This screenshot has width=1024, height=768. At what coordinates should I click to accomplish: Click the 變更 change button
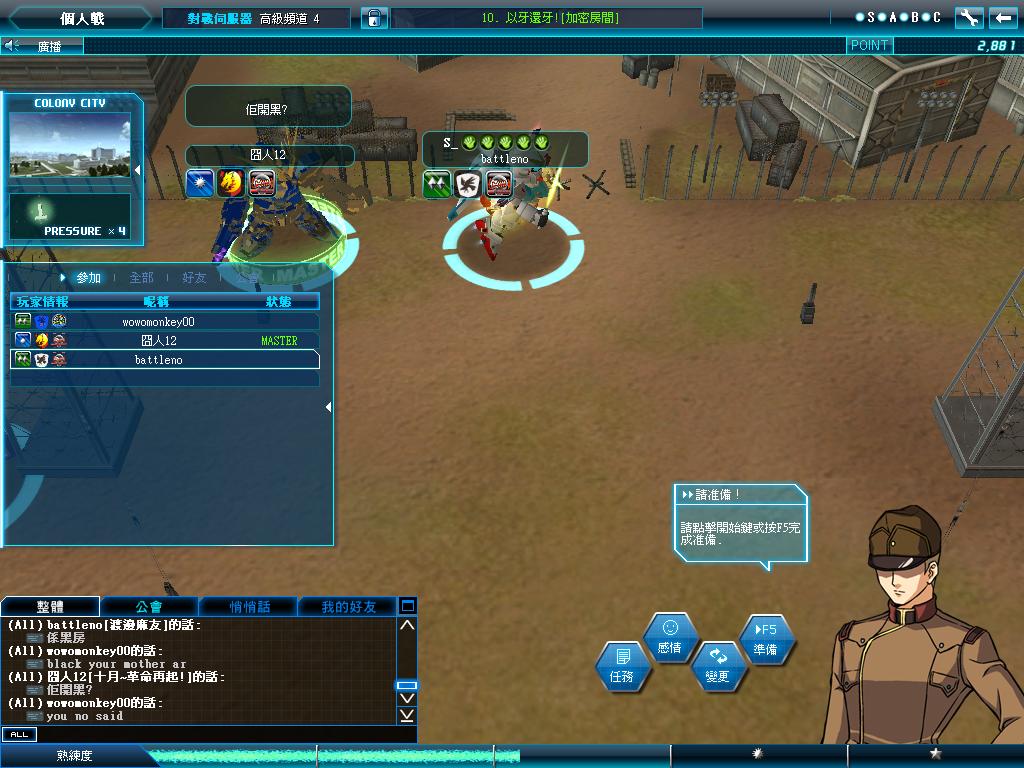pyautogui.click(x=717, y=666)
